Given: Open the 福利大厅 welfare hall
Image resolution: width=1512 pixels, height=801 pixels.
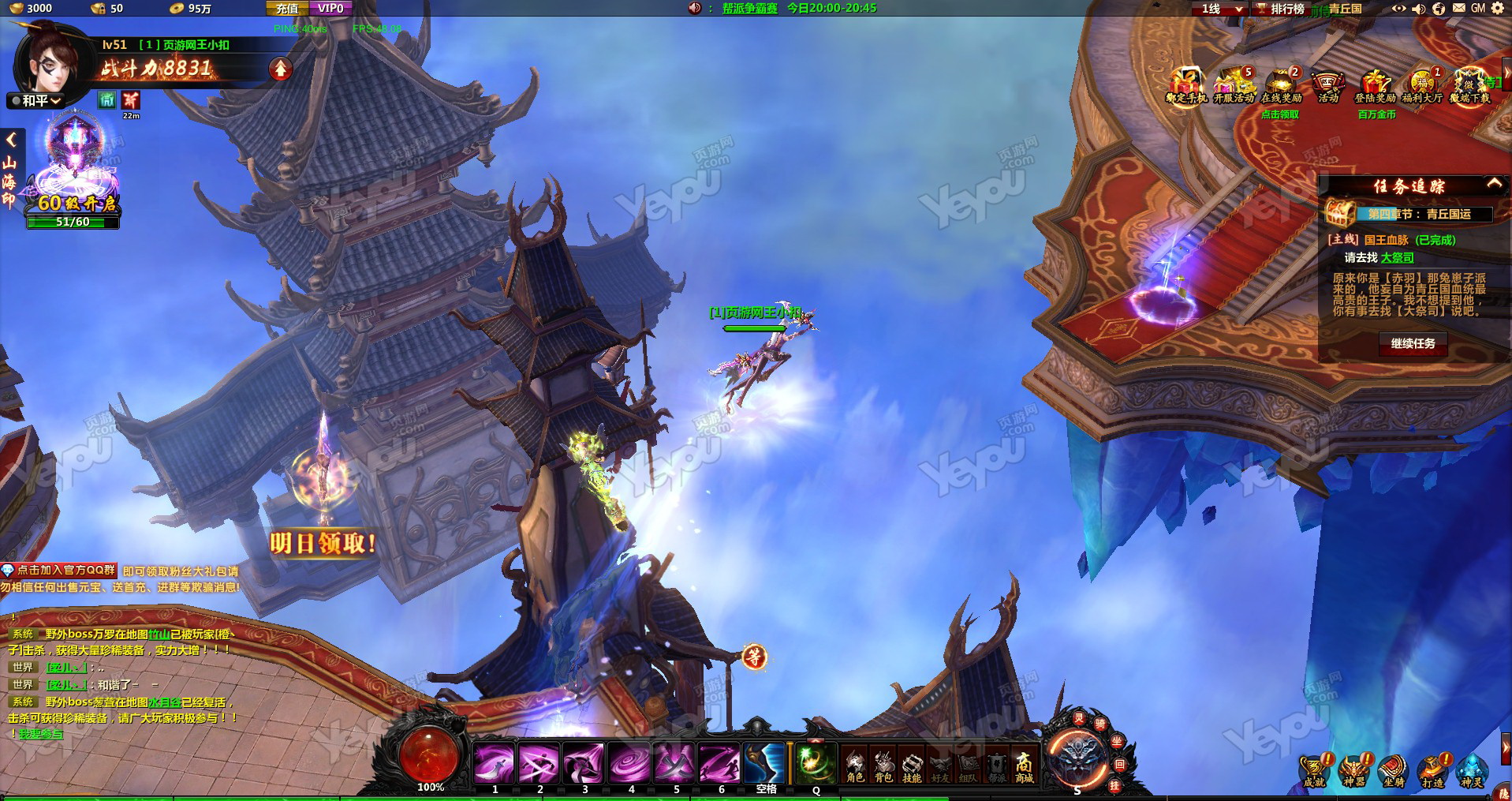Looking at the screenshot, I should (1422, 86).
